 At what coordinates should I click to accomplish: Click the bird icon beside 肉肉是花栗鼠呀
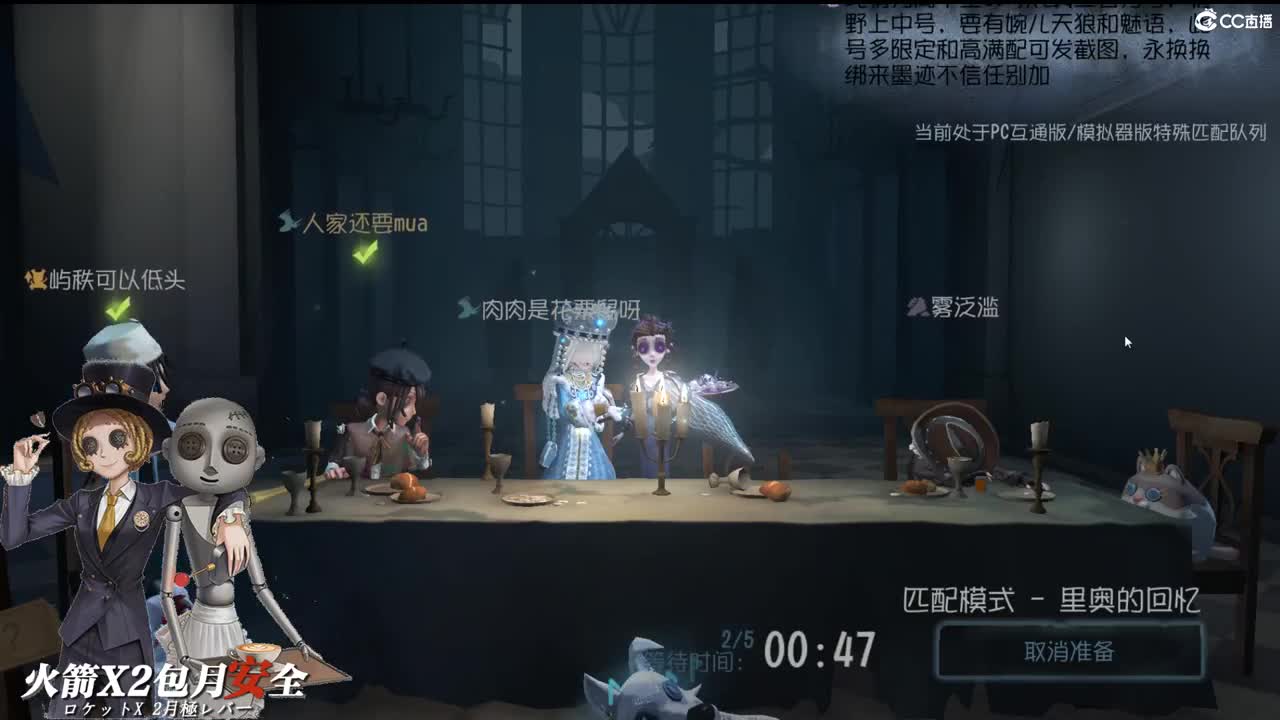click(465, 307)
